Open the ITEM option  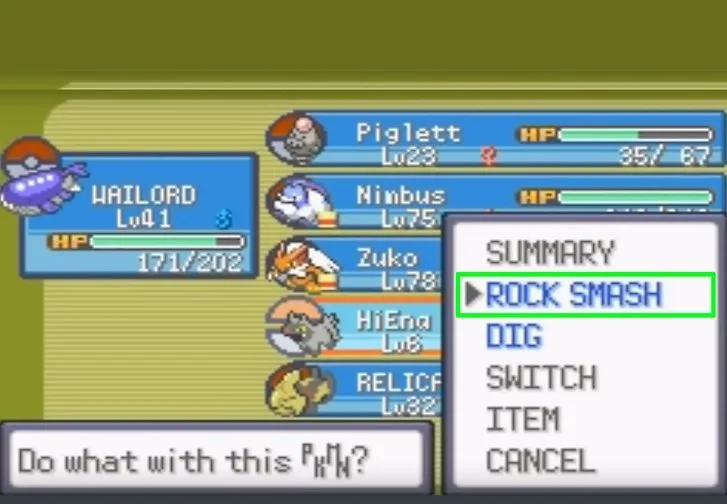pos(522,420)
